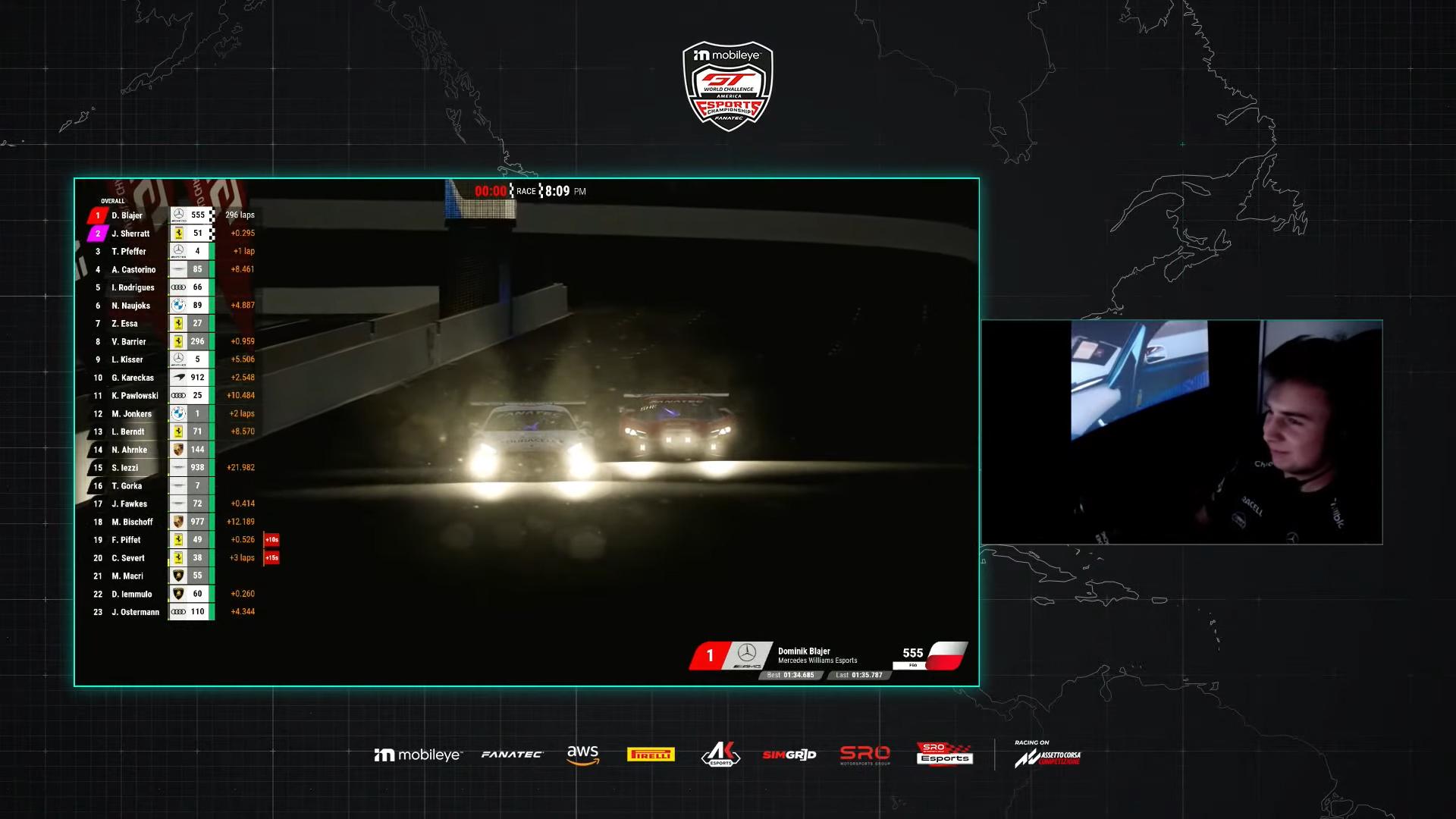Image resolution: width=1456 pixels, height=819 pixels.
Task: Click the +15s penalty badge beside C. Severt
Action: pyautogui.click(x=271, y=557)
